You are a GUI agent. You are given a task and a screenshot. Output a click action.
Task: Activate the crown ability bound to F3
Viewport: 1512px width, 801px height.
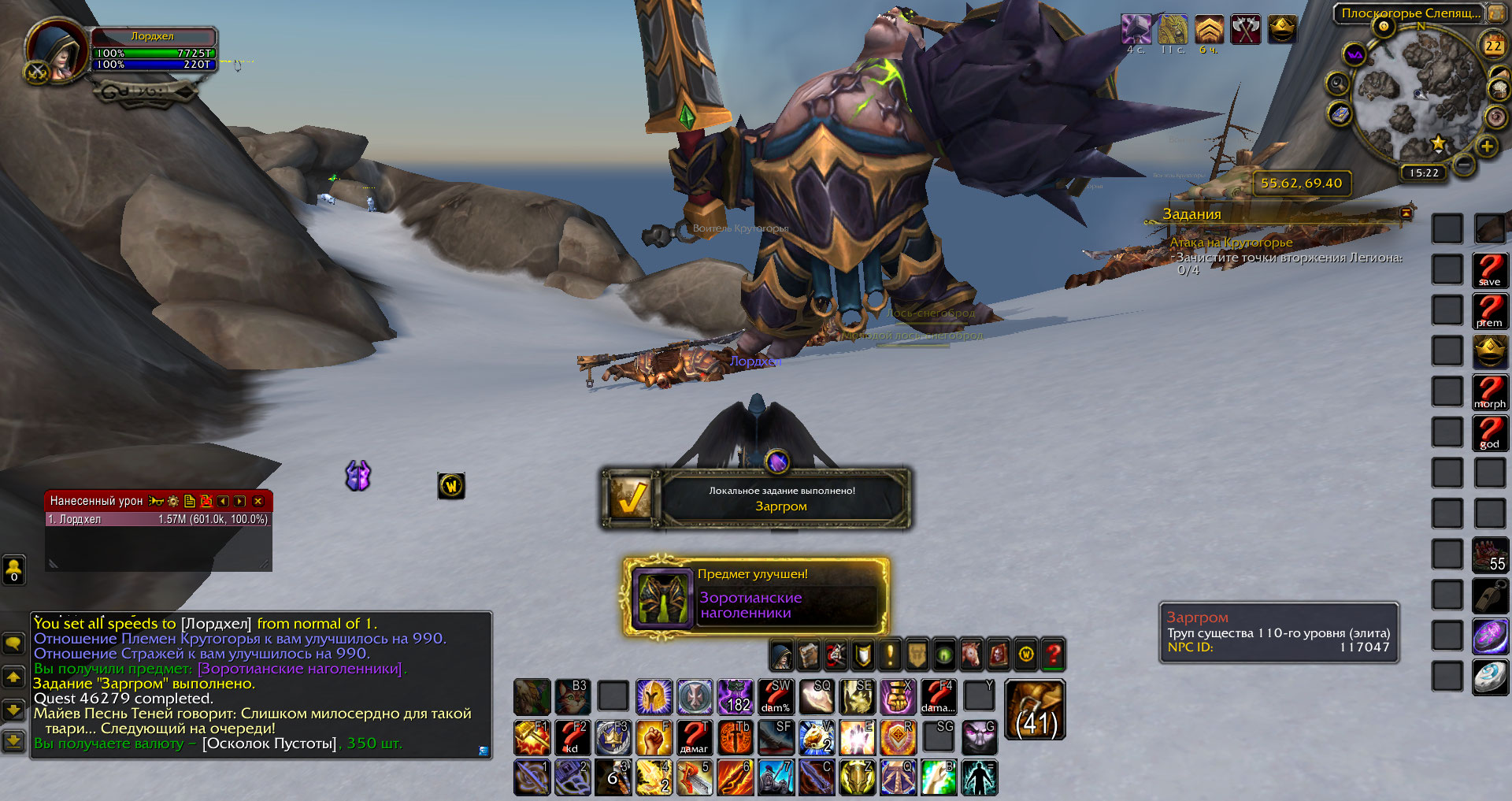[613, 737]
